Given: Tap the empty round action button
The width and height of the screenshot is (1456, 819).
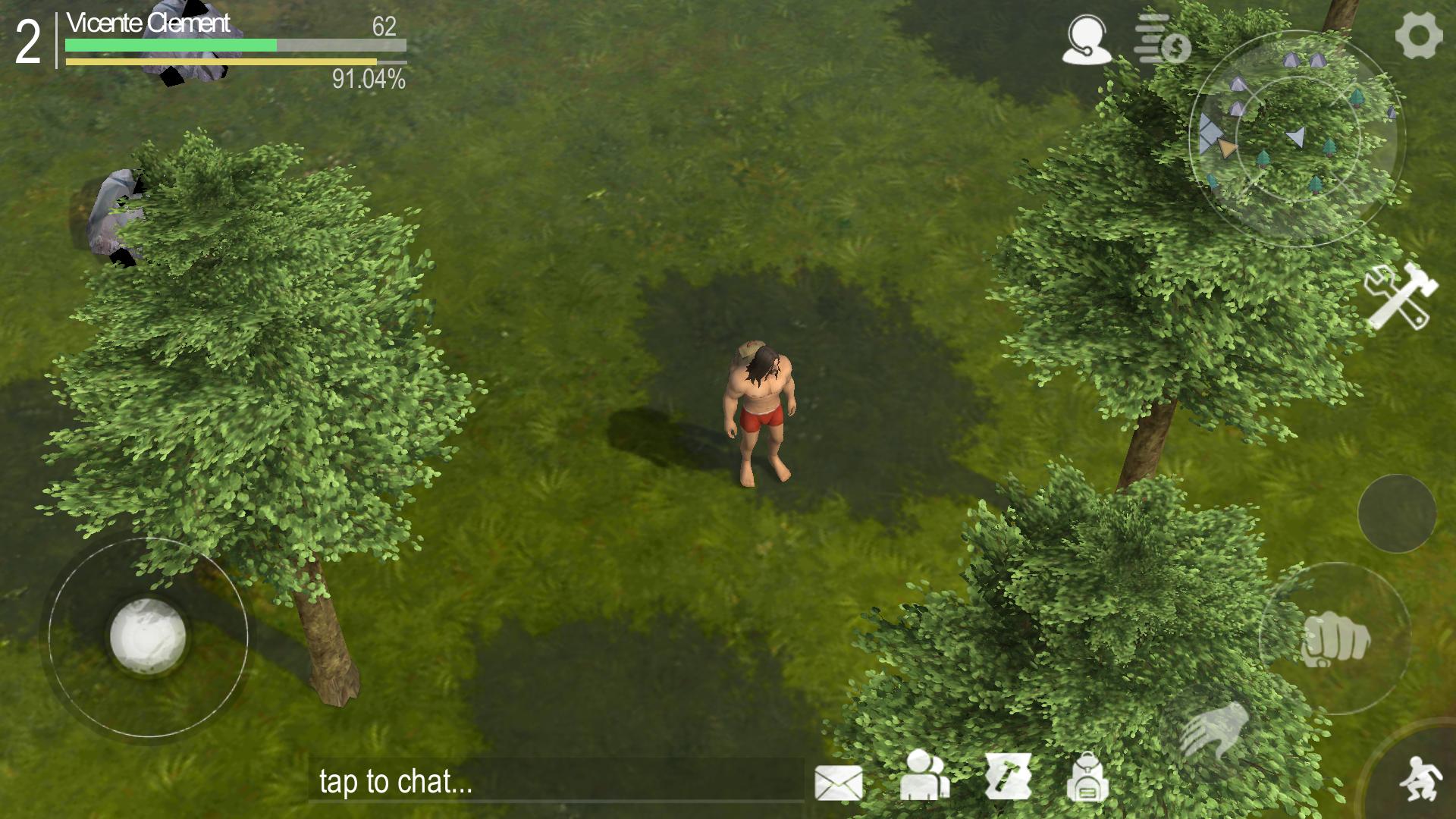Looking at the screenshot, I should click(x=1396, y=513).
